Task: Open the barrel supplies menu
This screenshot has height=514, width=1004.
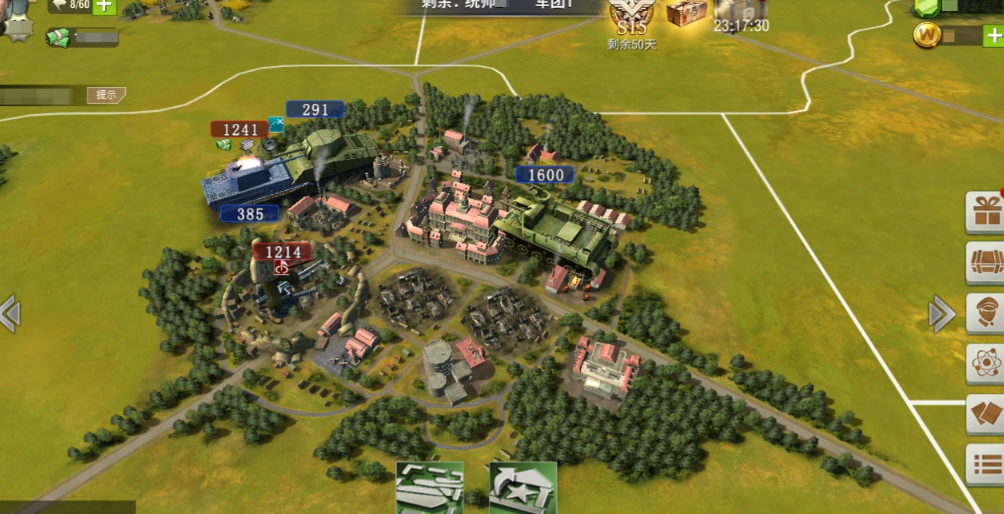Action: (x=985, y=262)
